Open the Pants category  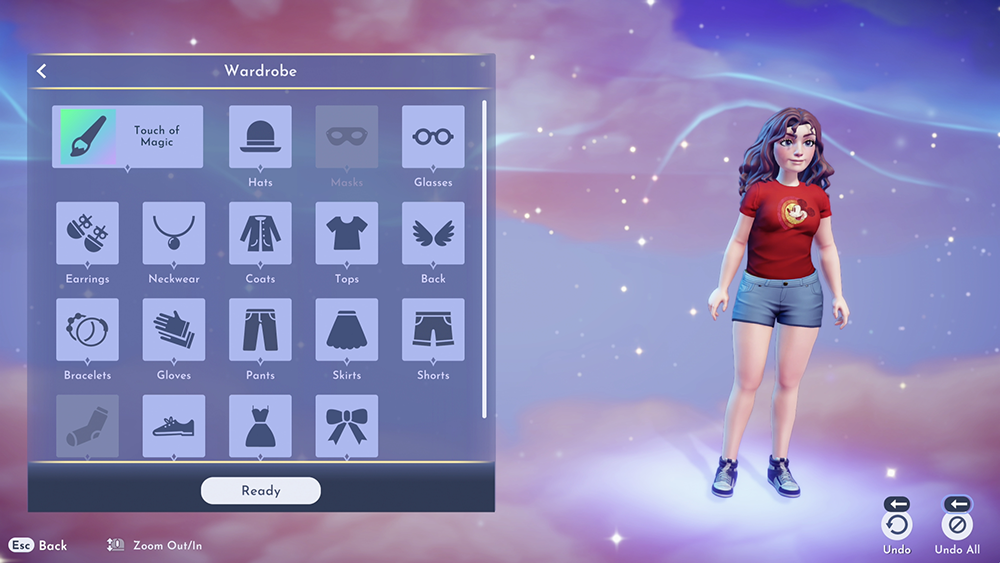pos(260,330)
